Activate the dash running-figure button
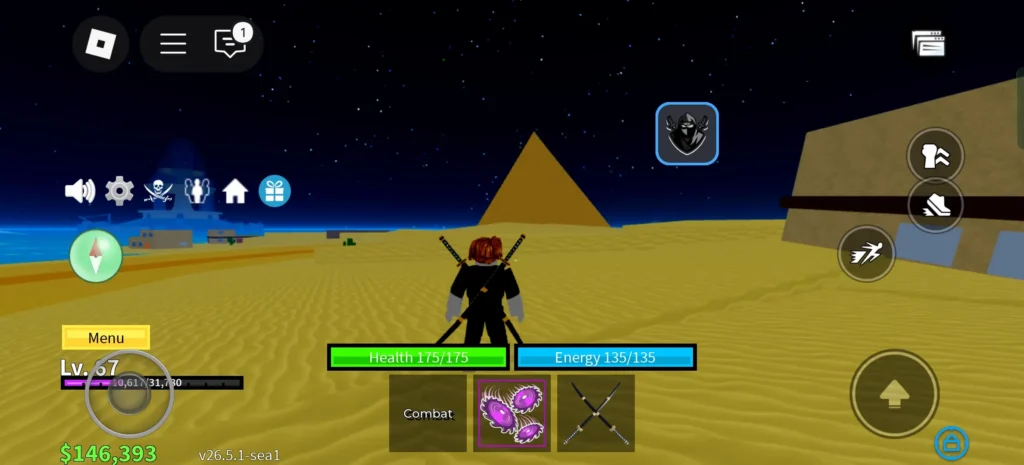 coord(866,254)
